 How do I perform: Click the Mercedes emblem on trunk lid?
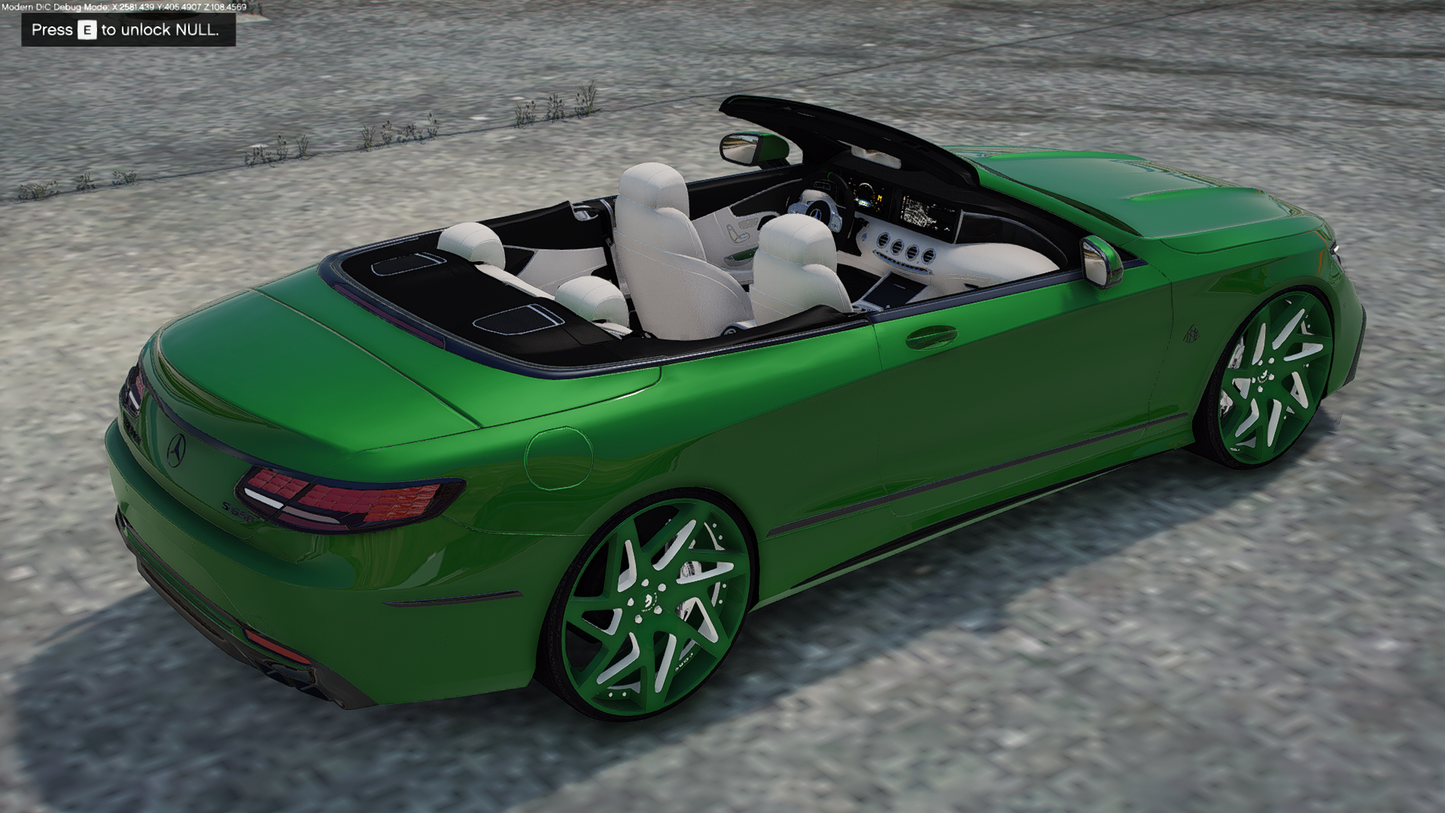tap(177, 451)
